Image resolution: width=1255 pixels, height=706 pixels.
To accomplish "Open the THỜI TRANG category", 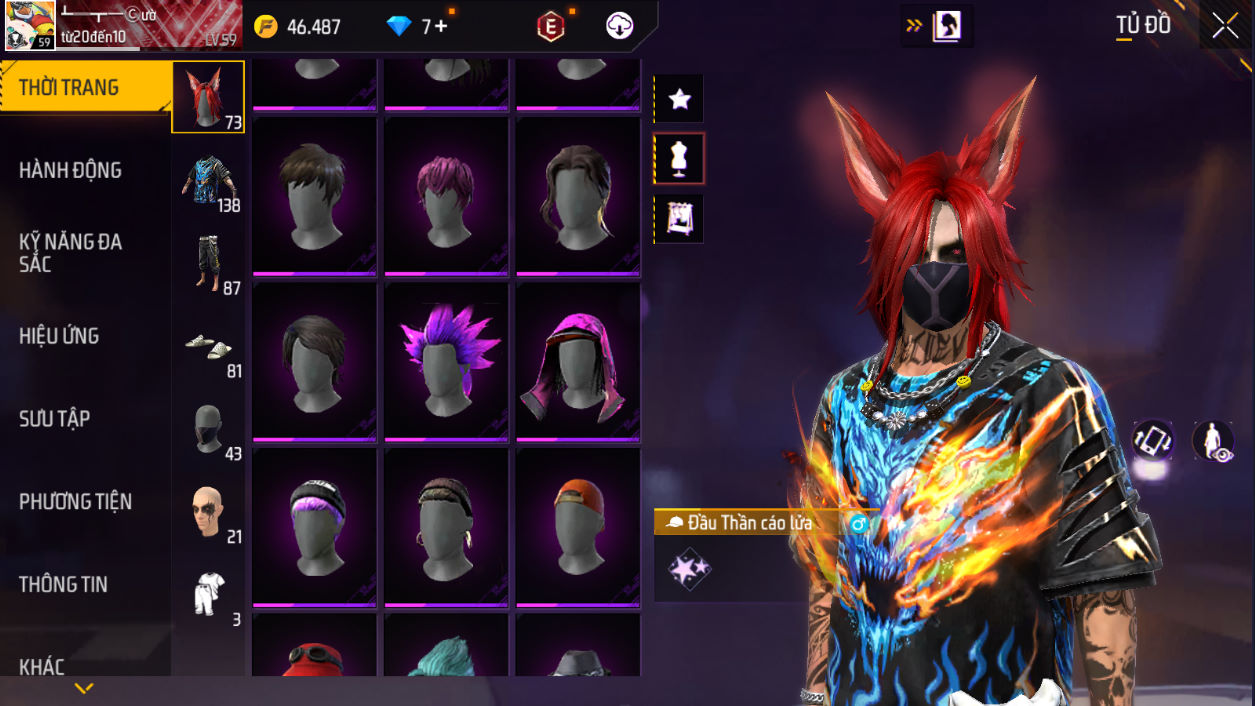I will [70, 88].
